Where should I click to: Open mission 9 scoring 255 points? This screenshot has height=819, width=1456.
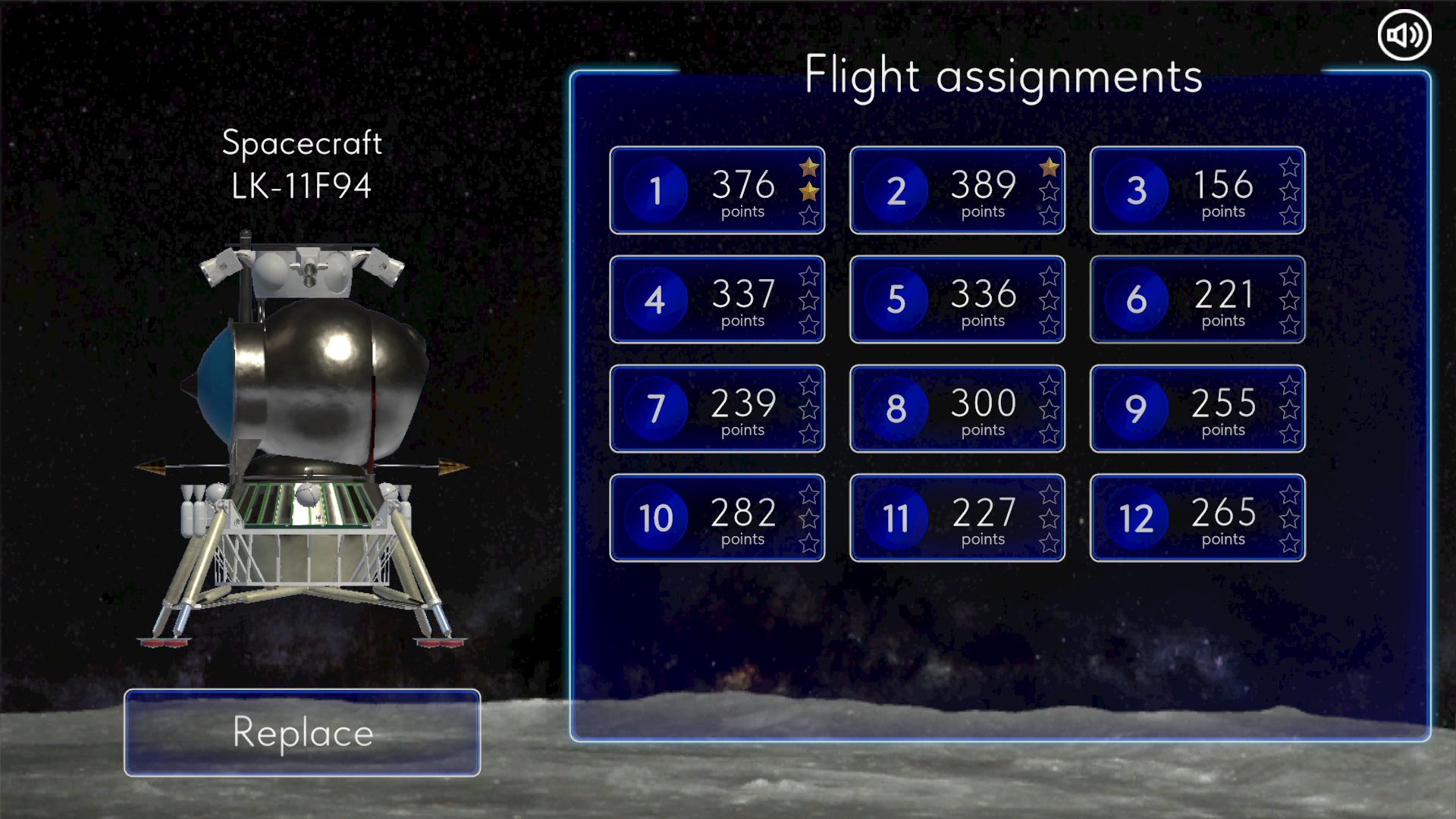1197,409
